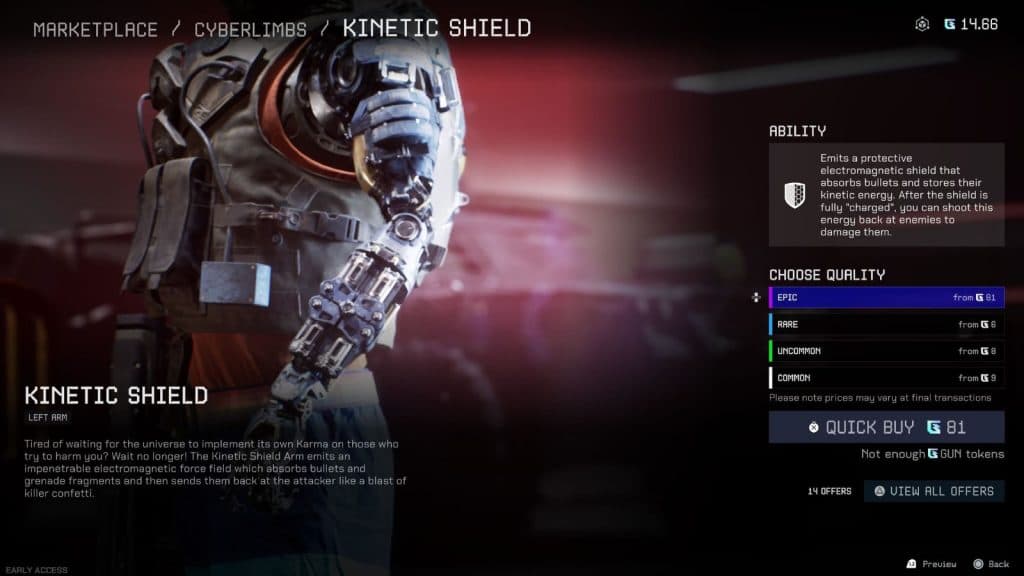Click the Back option

[x=991, y=564]
